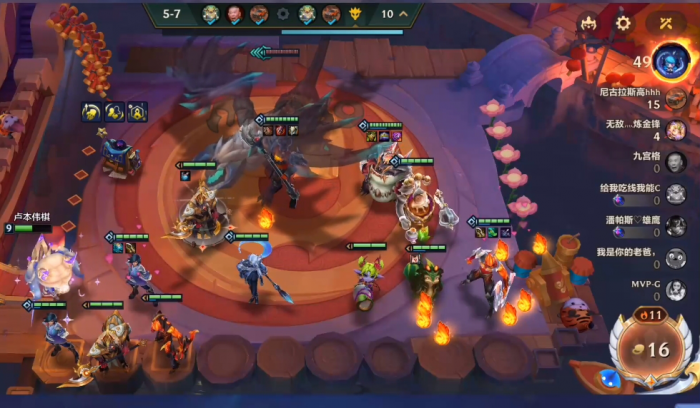Expand the stage round tracker arrow

point(403,14)
